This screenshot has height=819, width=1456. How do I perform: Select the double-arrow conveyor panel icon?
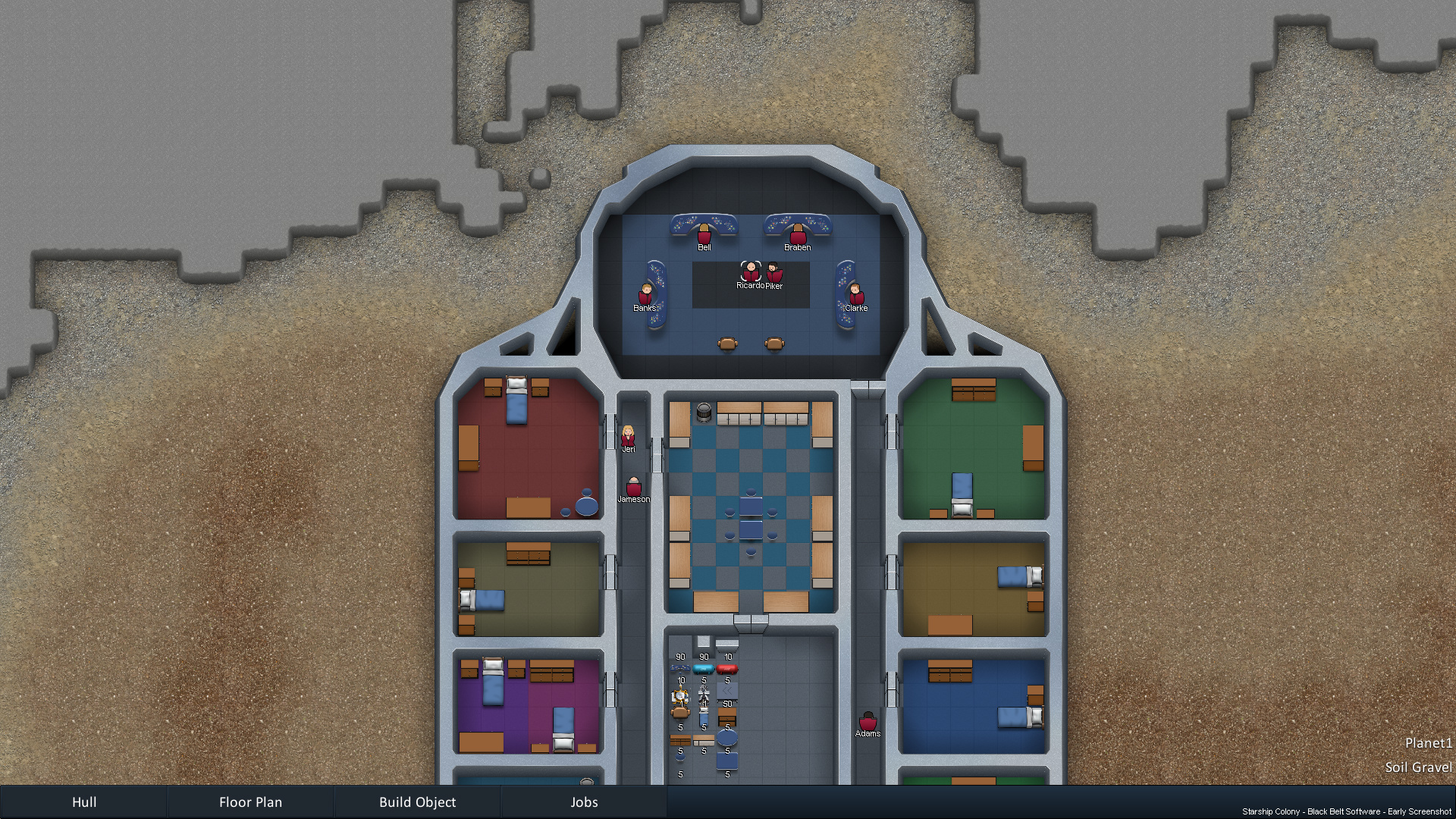coord(727,691)
